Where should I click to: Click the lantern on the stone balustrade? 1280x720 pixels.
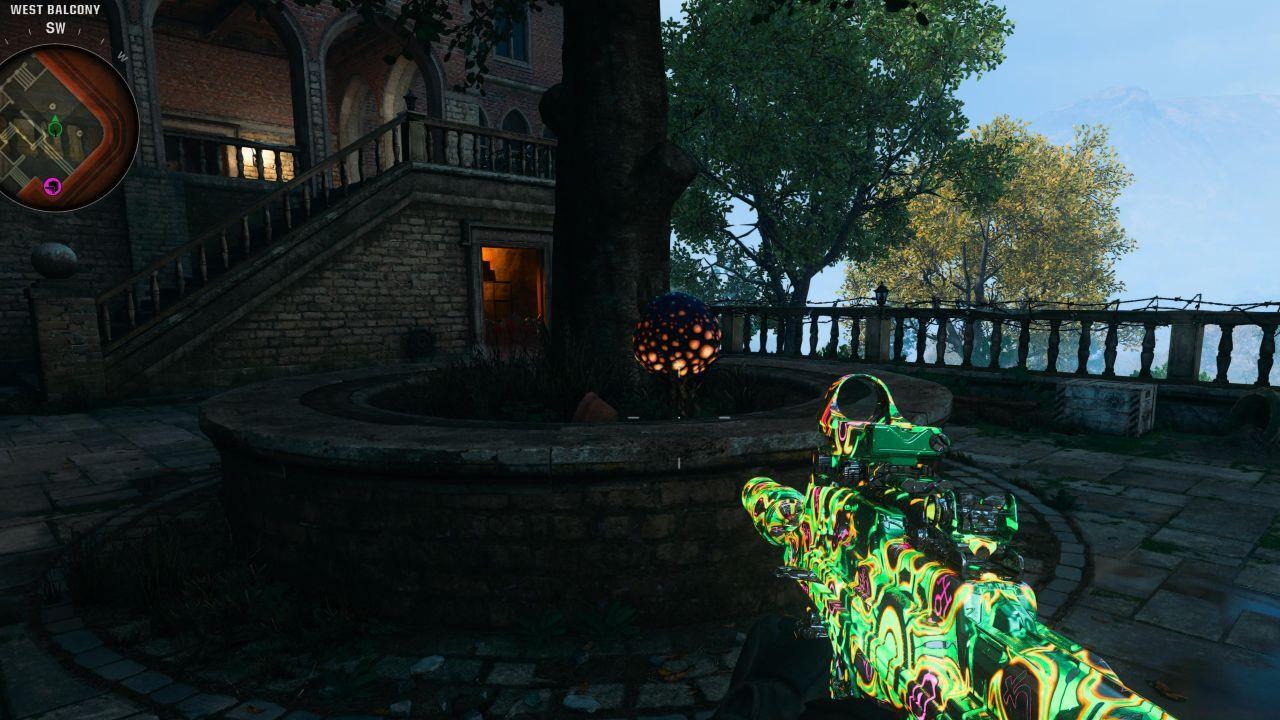[x=882, y=294]
